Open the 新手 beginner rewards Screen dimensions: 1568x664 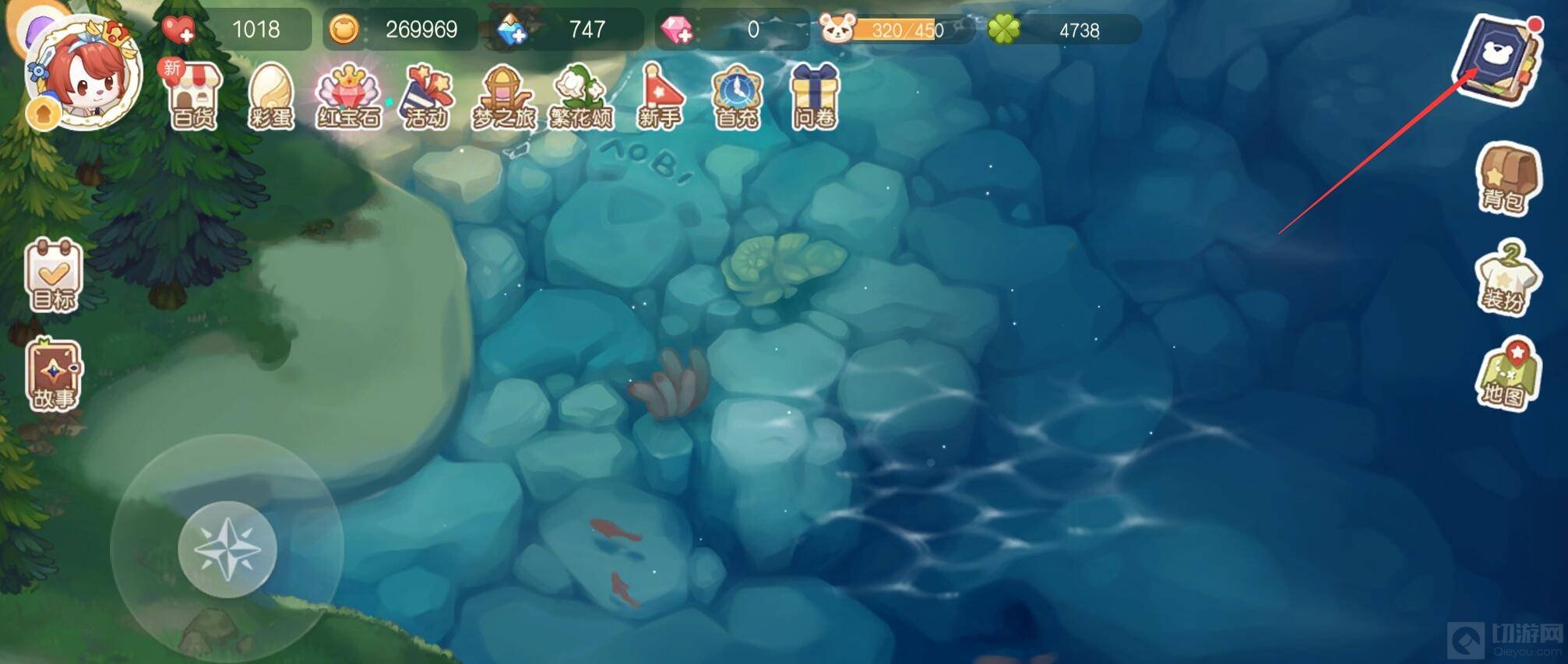660,97
